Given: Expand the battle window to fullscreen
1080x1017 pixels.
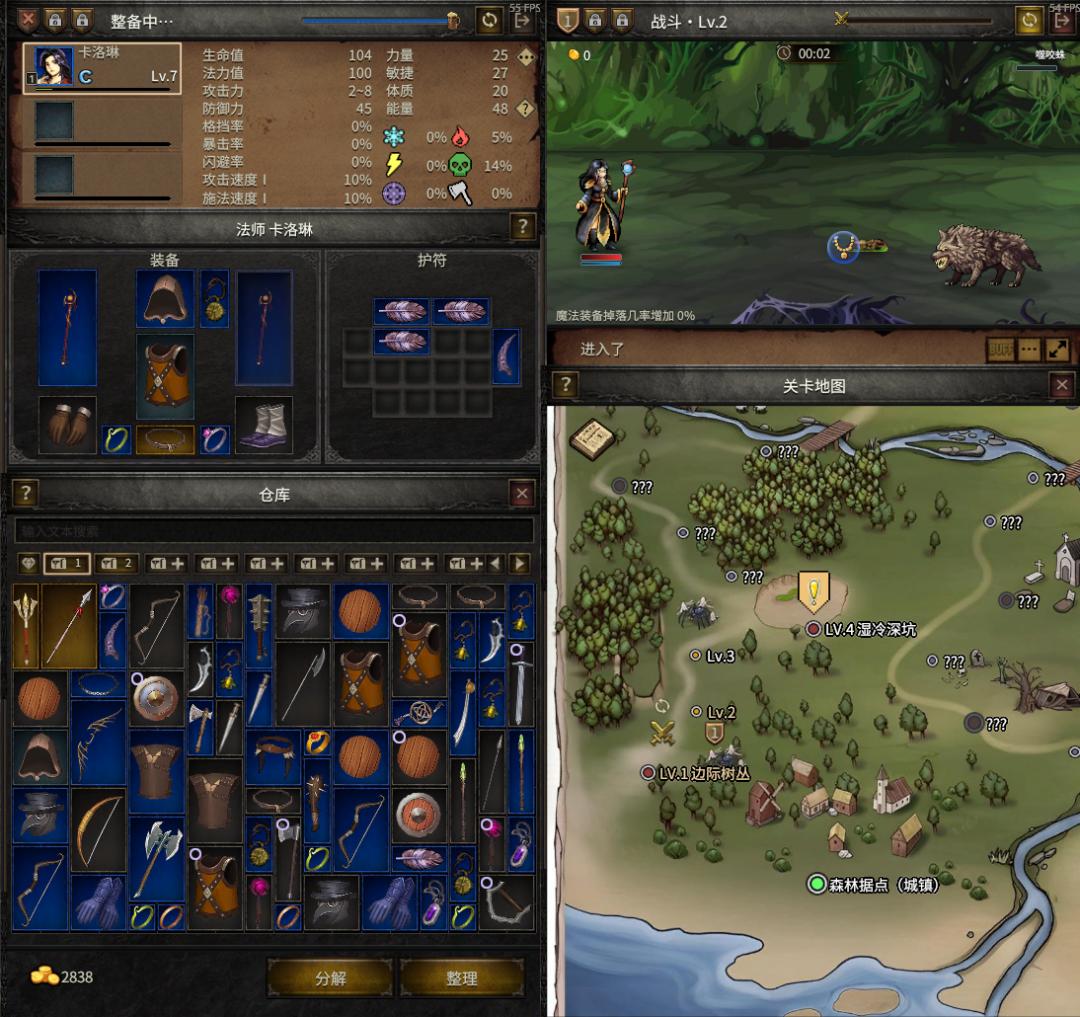Looking at the screenshot, I should [x=1057, y=350].
